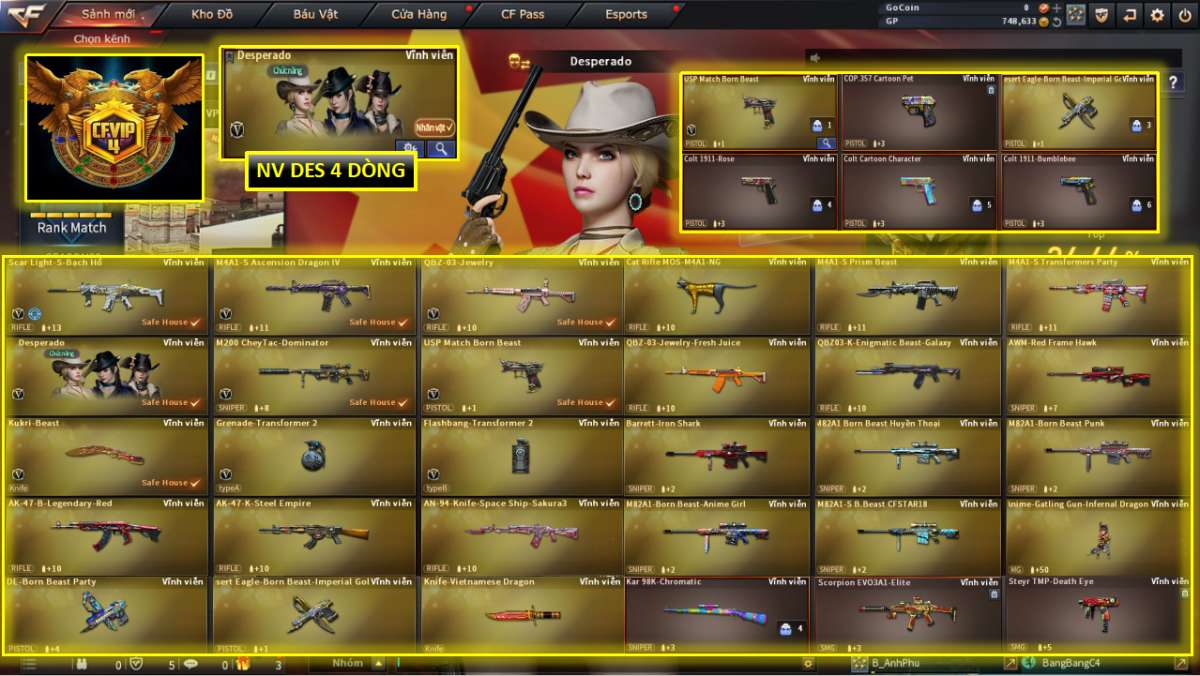Pick the AWM-Red Frame Hawk sniper slot
The image size is (1200, 676).
[x=1097, y=375]
